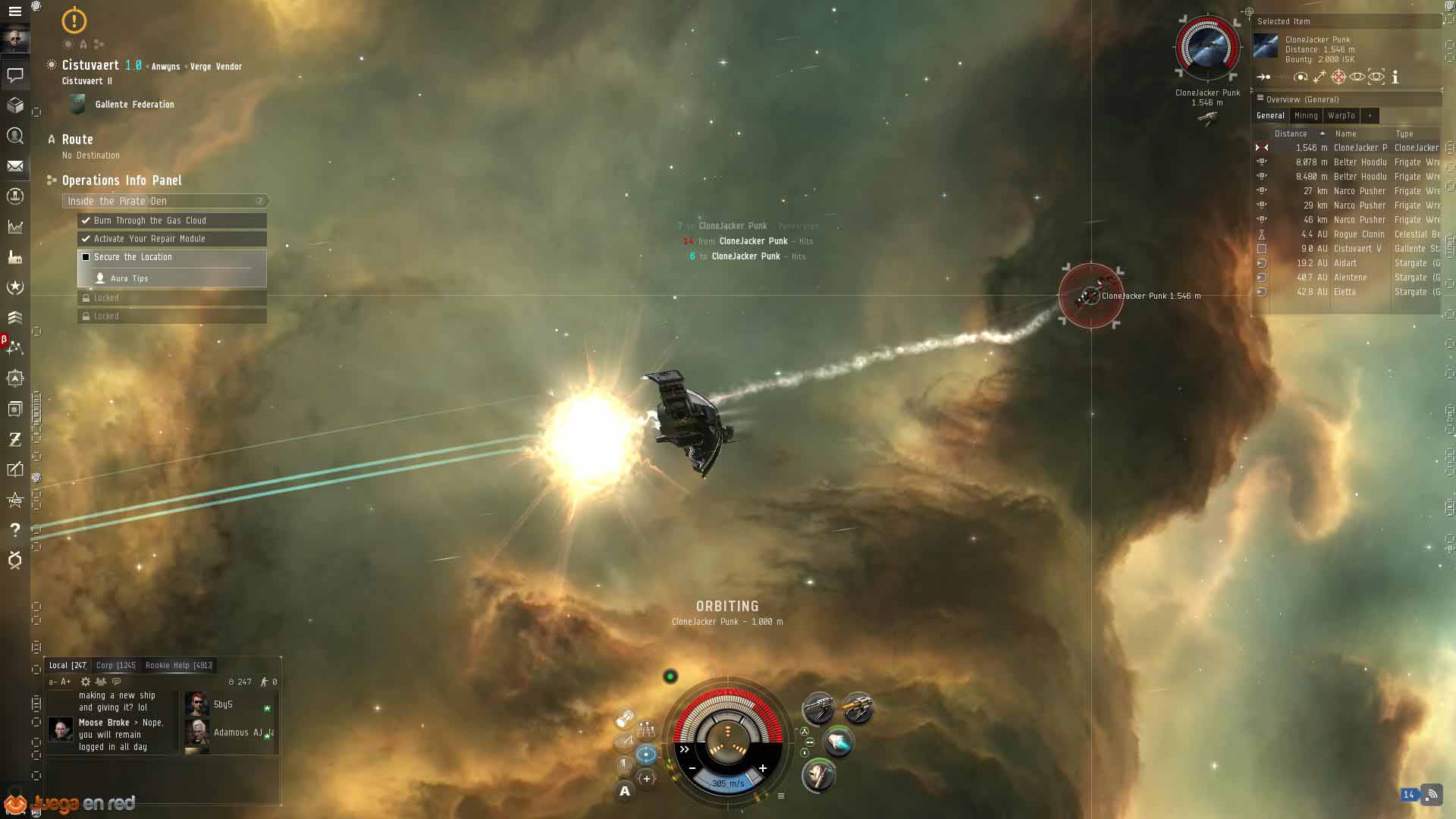Image resolution: width=1456 pixels, height=819 pixels.
Task: Decrease ship speed with the minus button
Action: [x=692, y=768]
